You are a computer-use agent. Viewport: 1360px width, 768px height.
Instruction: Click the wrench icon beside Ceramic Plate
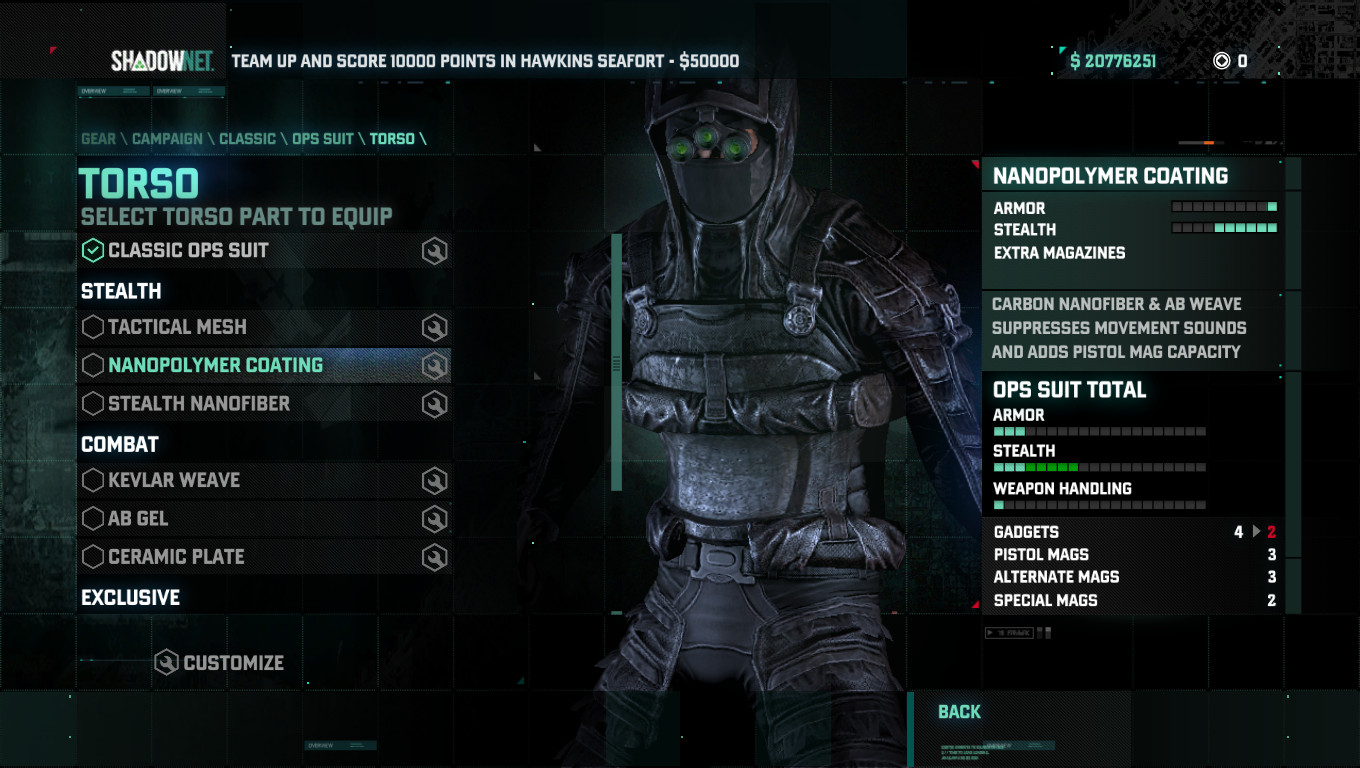point(434,558)
